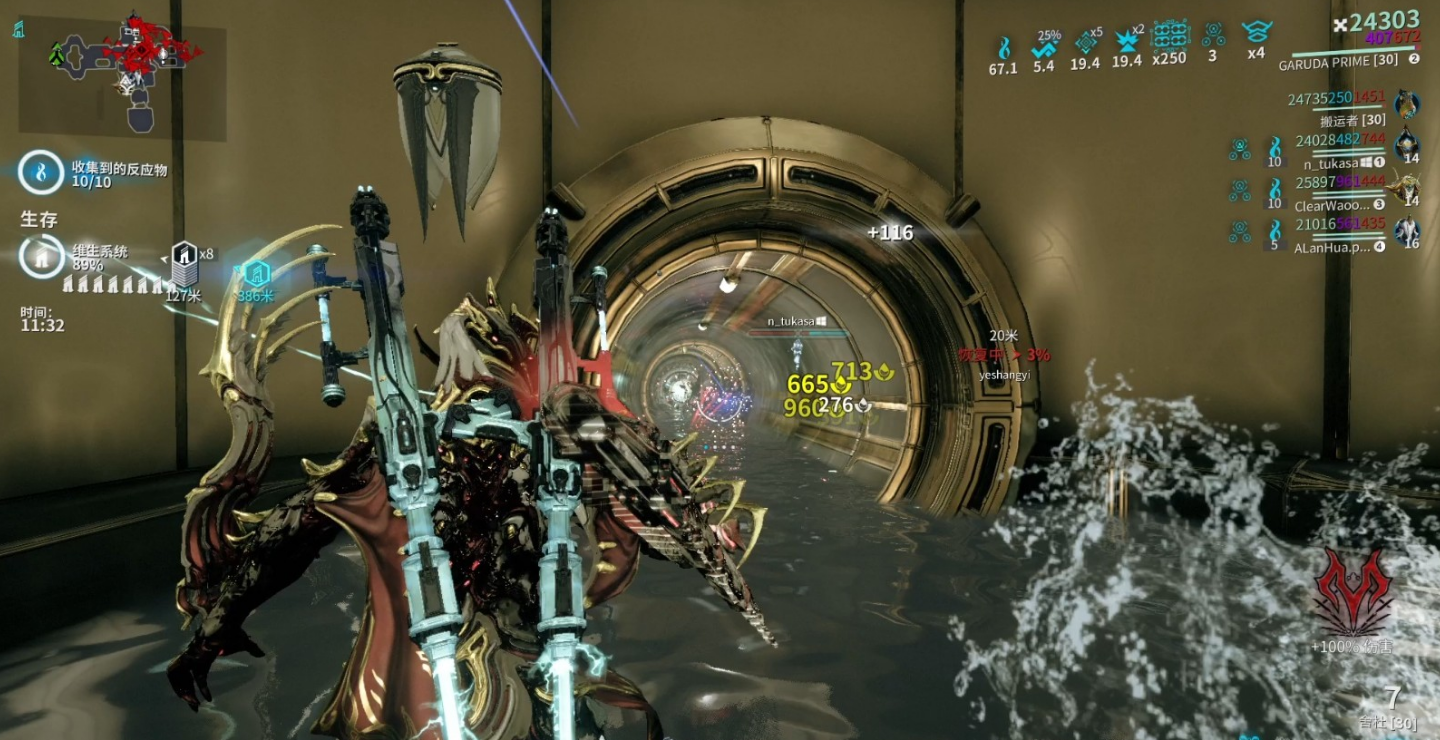Select the yeshangyi reviving player marker
1440x740 pixels.
tap(1003, 356)
